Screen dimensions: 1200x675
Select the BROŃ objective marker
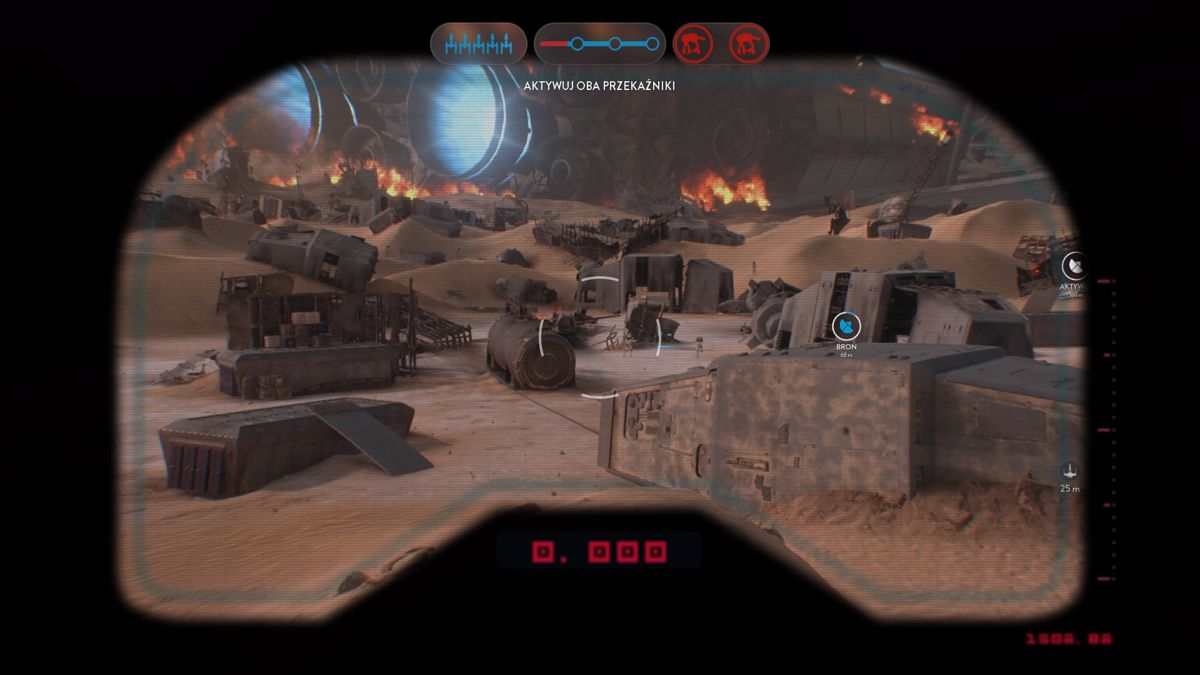click(846, 325)
